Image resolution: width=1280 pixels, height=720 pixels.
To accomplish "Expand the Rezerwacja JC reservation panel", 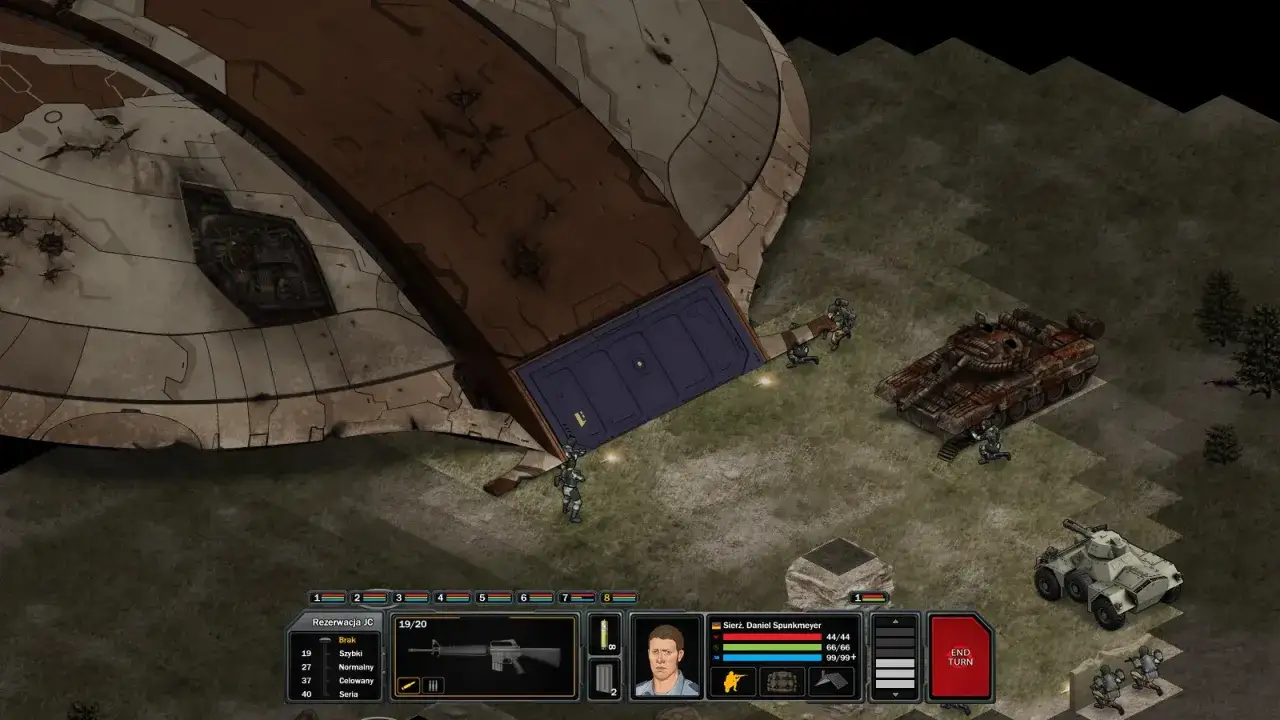I will (x=343, y=622).
